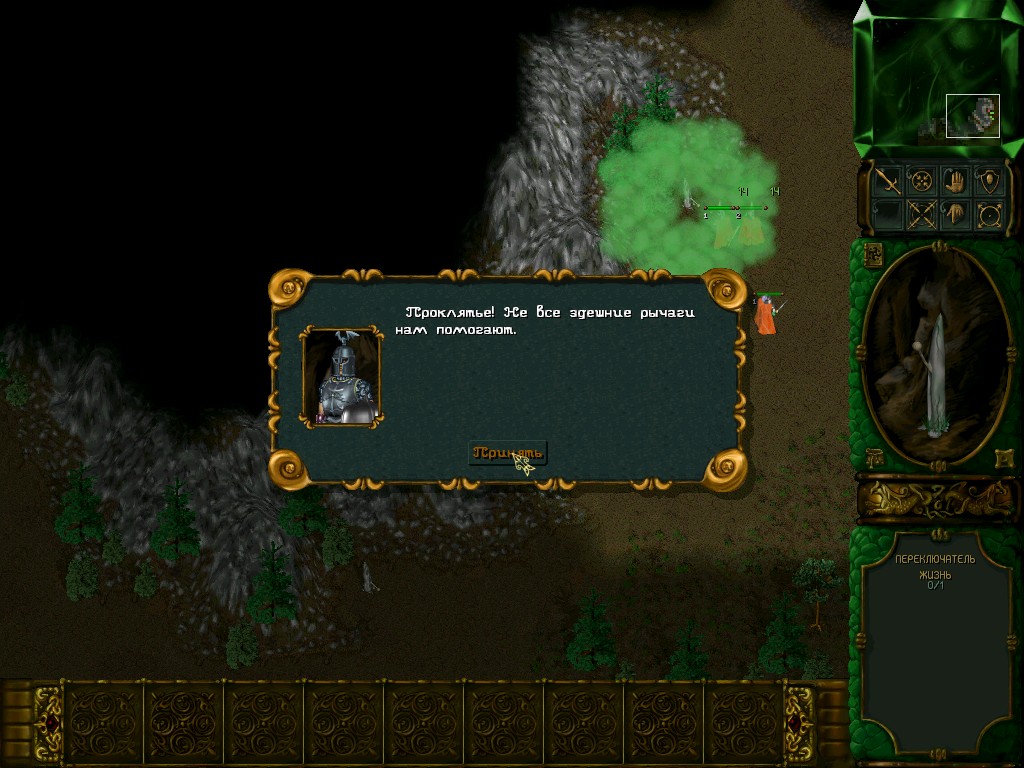This screenshot has width=1024, height=768.
Task: Activate the crossed swords command
Action: (921, 214)
